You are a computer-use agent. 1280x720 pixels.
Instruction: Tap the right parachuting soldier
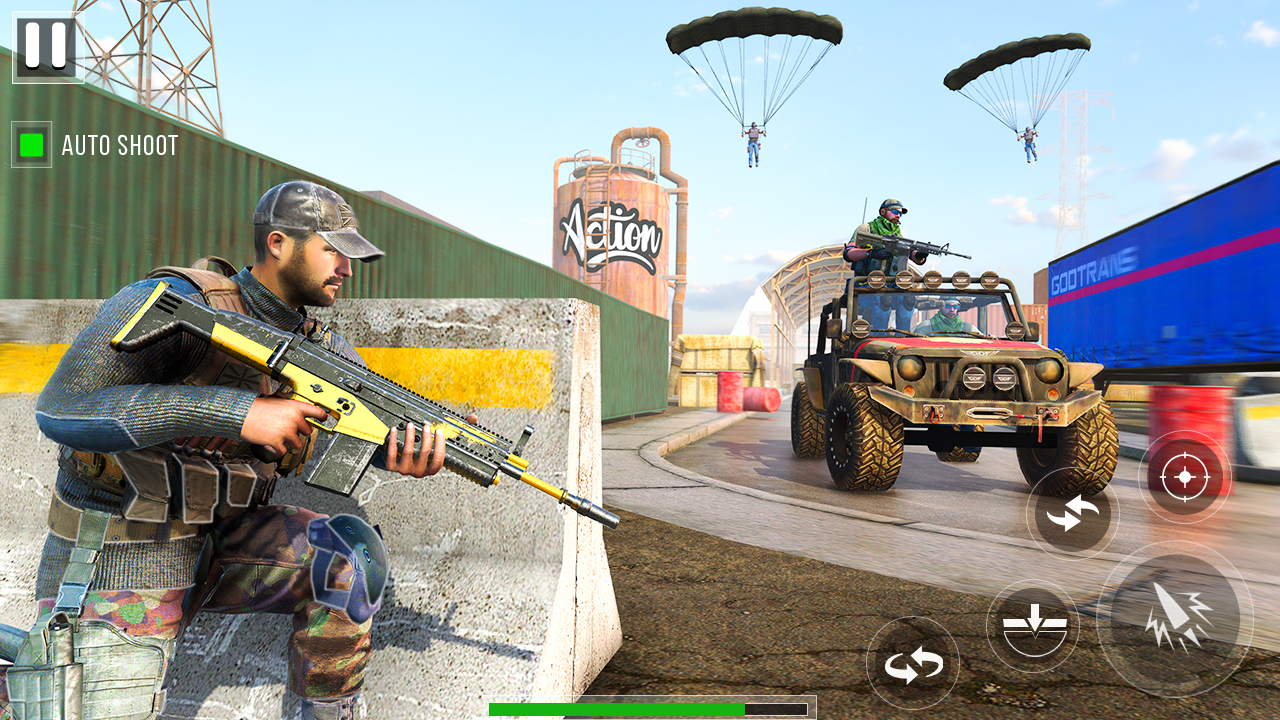click(1030, 140)
